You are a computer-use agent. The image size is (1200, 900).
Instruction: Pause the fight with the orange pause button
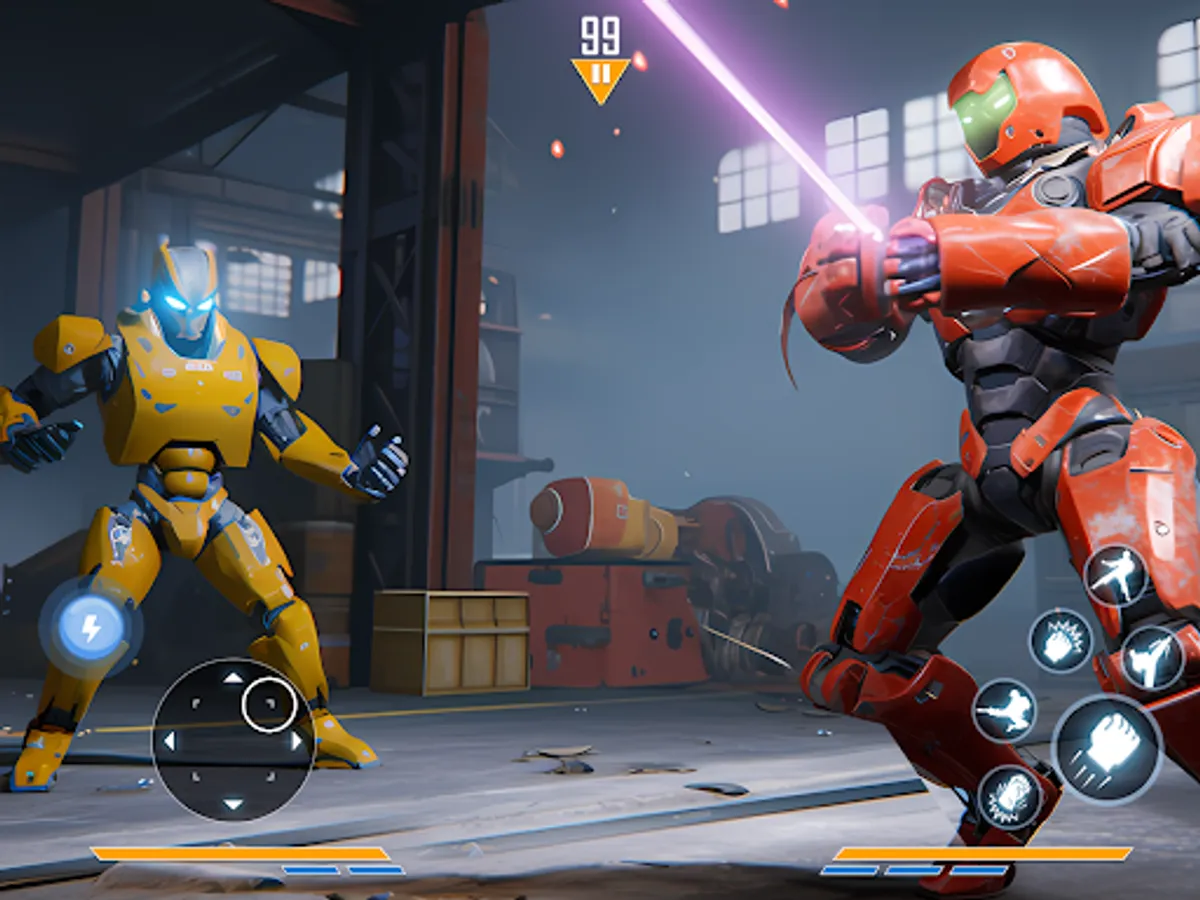[x=600, y=77]
